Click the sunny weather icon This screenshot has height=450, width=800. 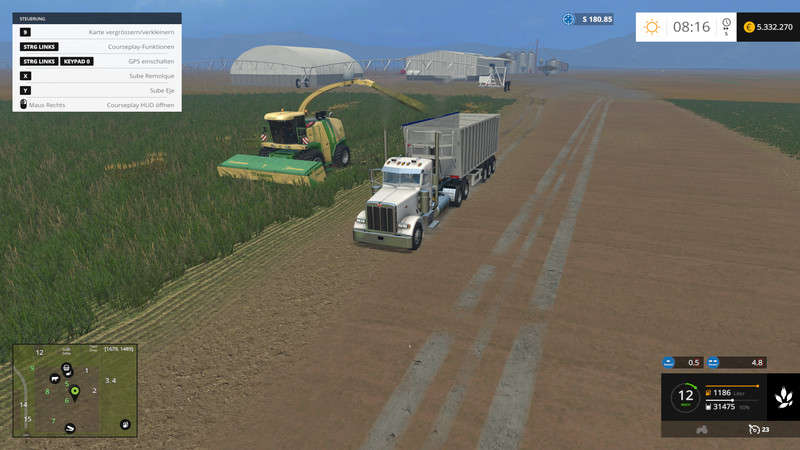click(652, 27)
